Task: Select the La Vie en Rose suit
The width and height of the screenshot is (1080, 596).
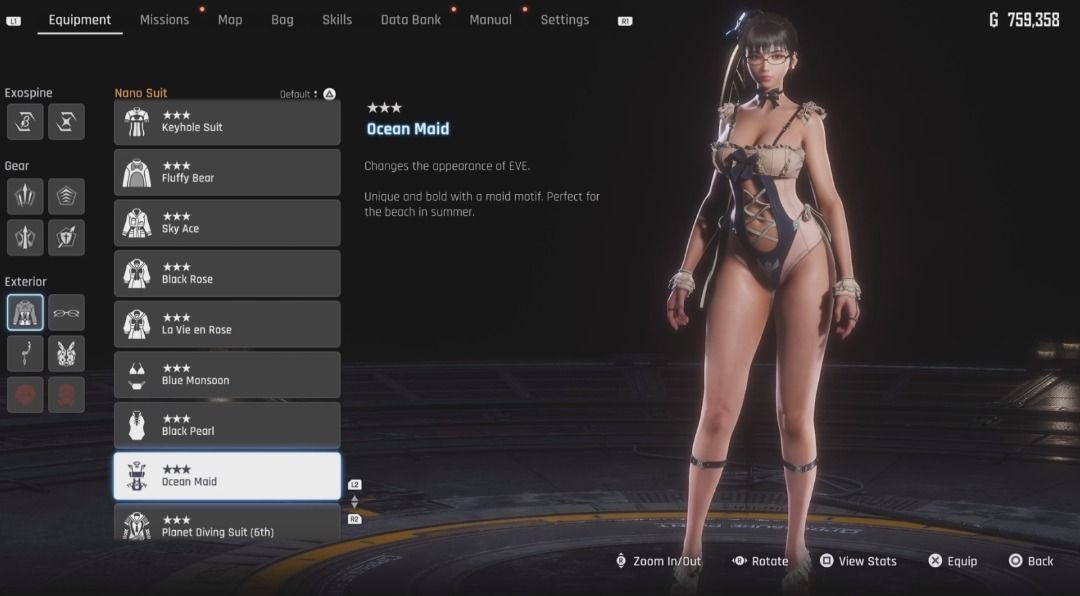Action: [227, 324]
